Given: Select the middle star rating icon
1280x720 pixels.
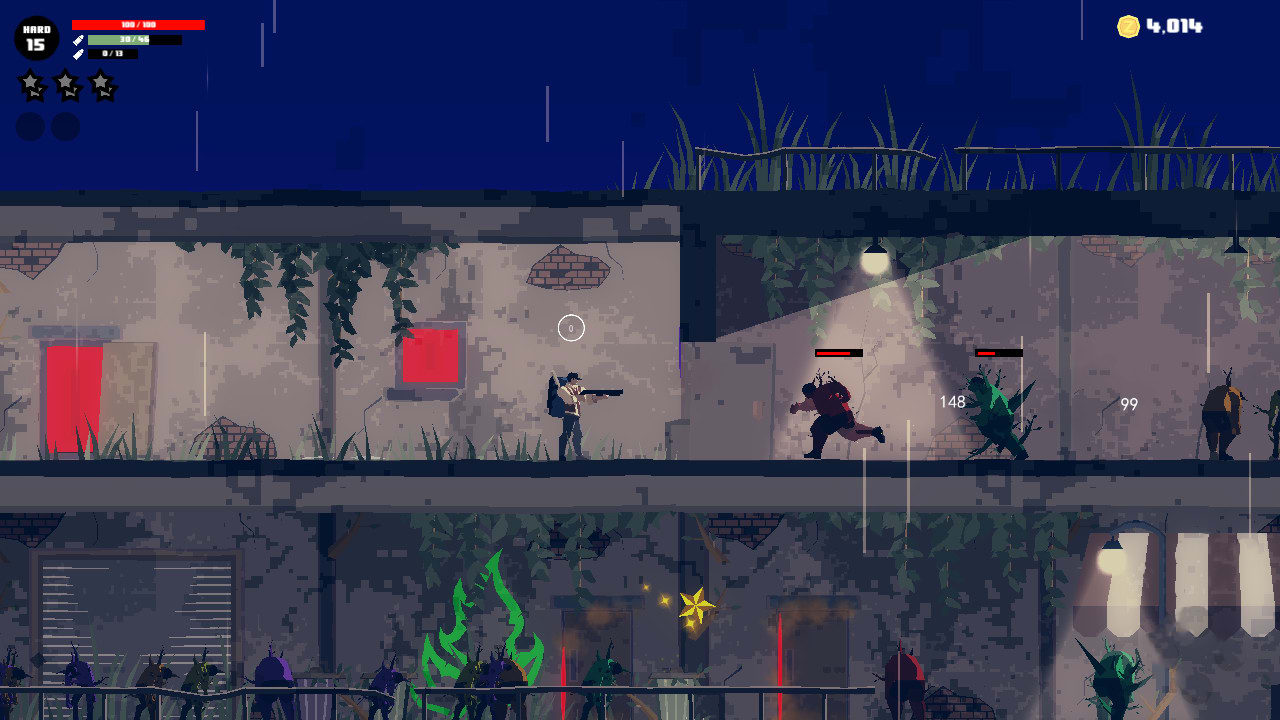Looking at the screenshot, I should pyautogui.click(x=65, y=85).
